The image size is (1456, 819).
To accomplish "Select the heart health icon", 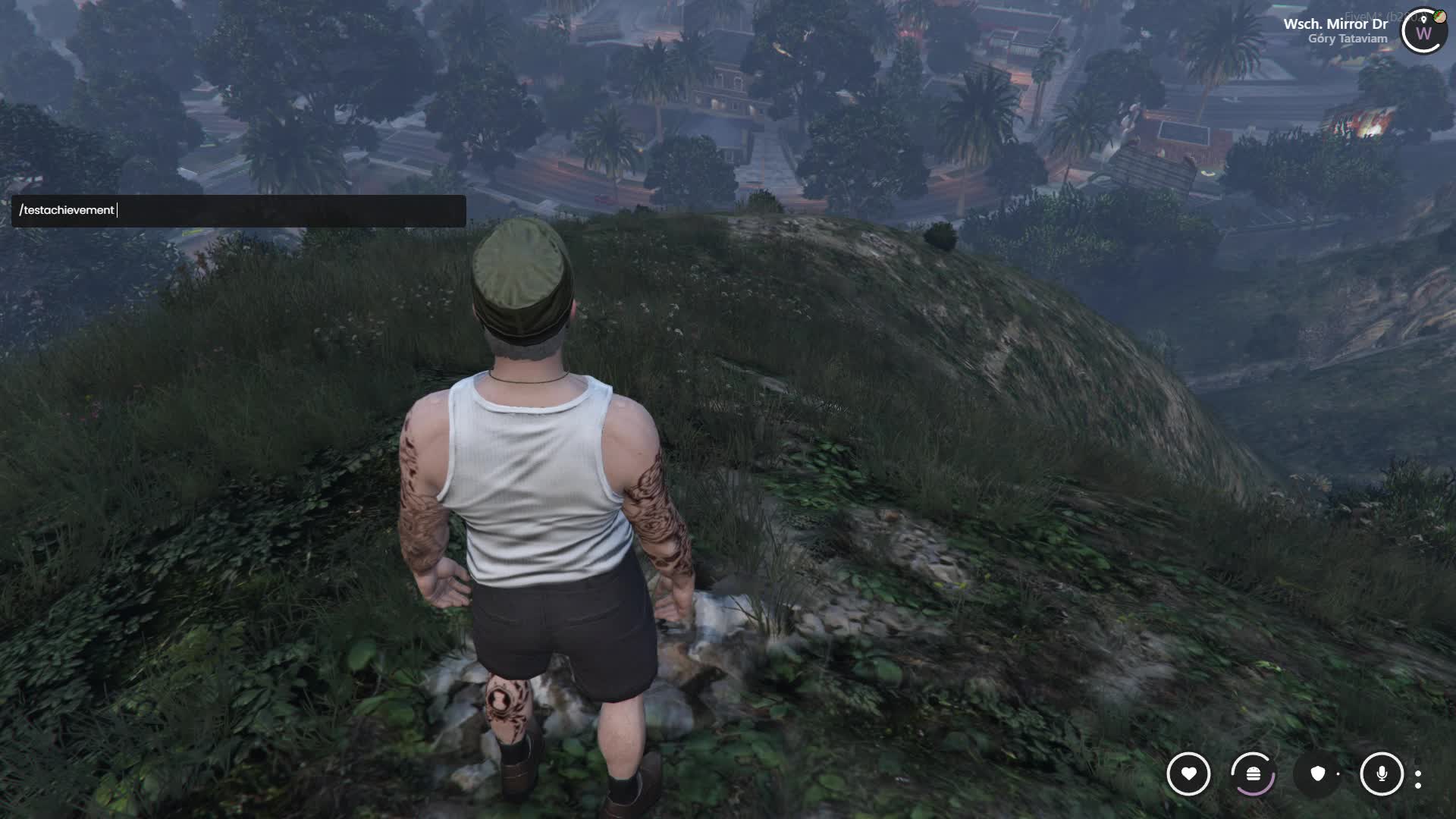I will (1188, 773).
